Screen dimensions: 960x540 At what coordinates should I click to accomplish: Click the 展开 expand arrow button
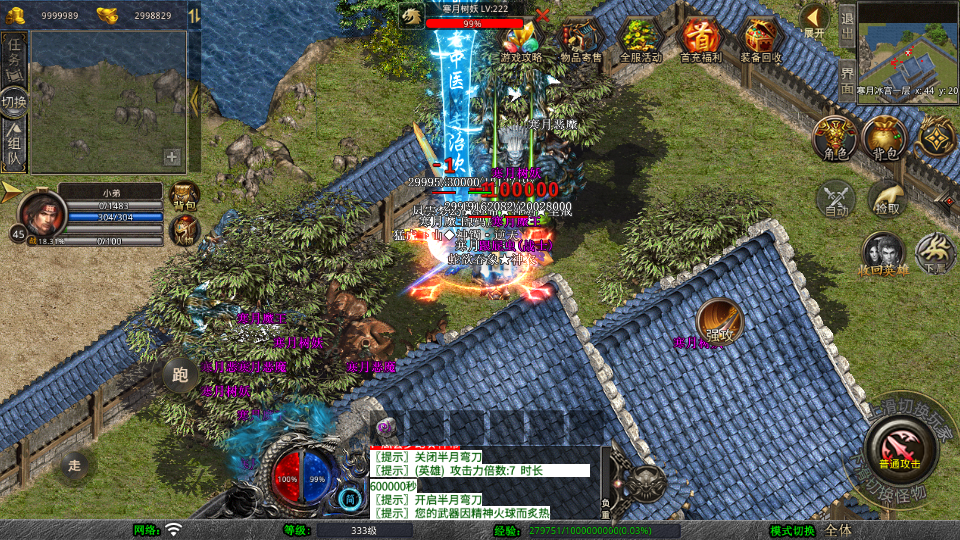(815, 19)
